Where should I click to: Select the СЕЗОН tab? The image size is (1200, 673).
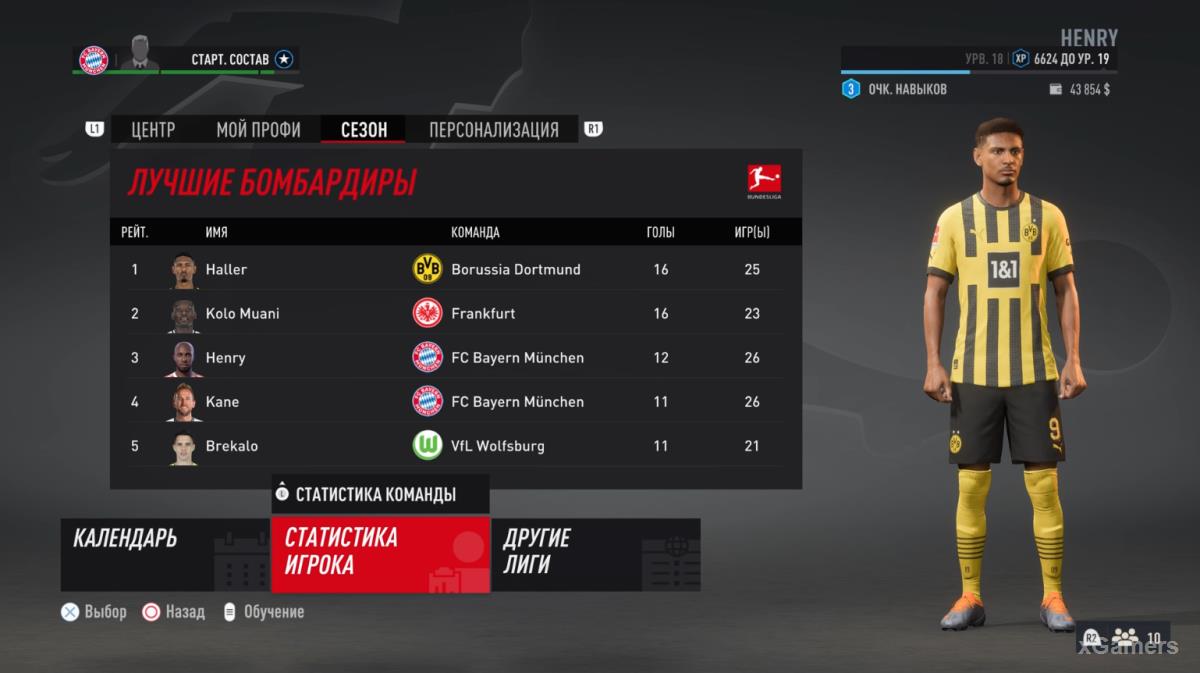[x=362, y=130]
